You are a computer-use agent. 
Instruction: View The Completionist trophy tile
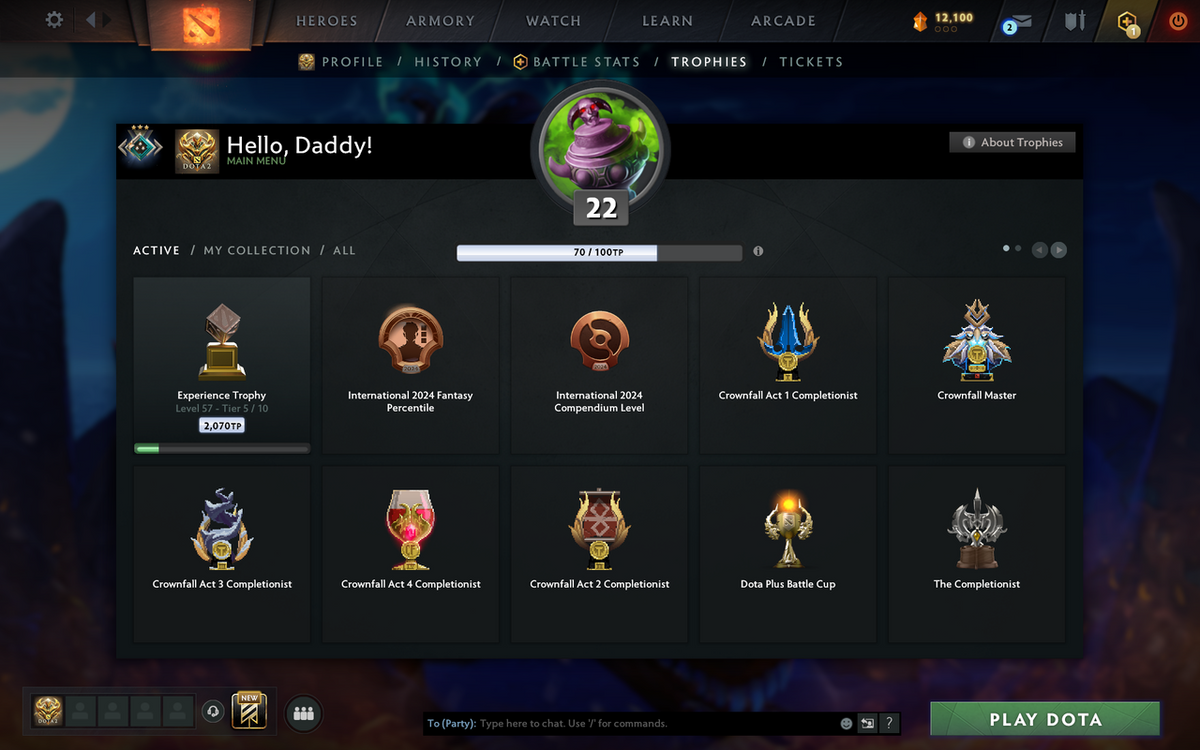[x=977, y=554]
